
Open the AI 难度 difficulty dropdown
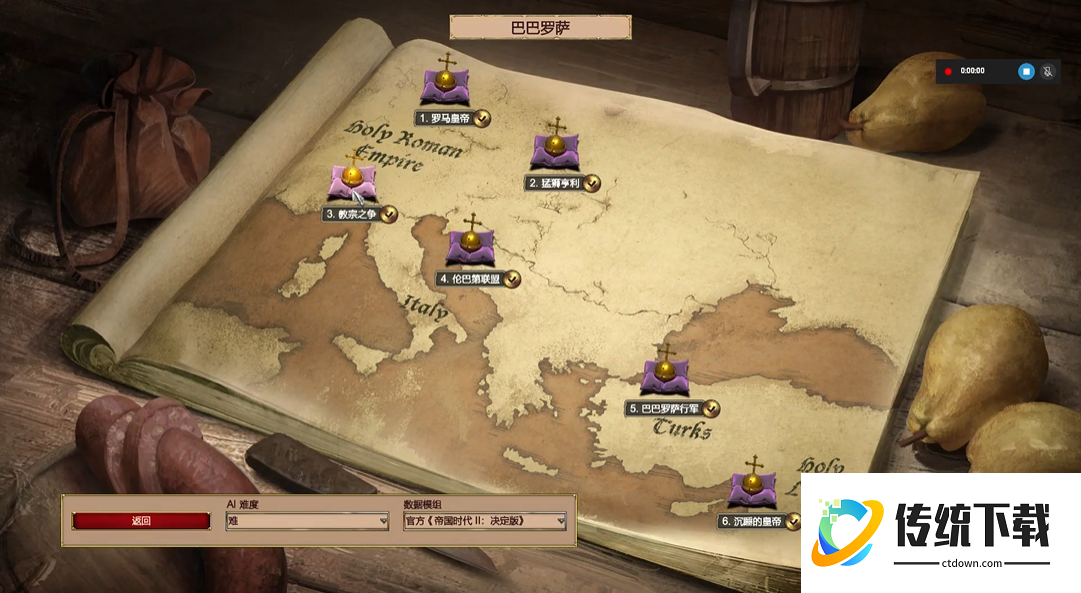[307, 521]
